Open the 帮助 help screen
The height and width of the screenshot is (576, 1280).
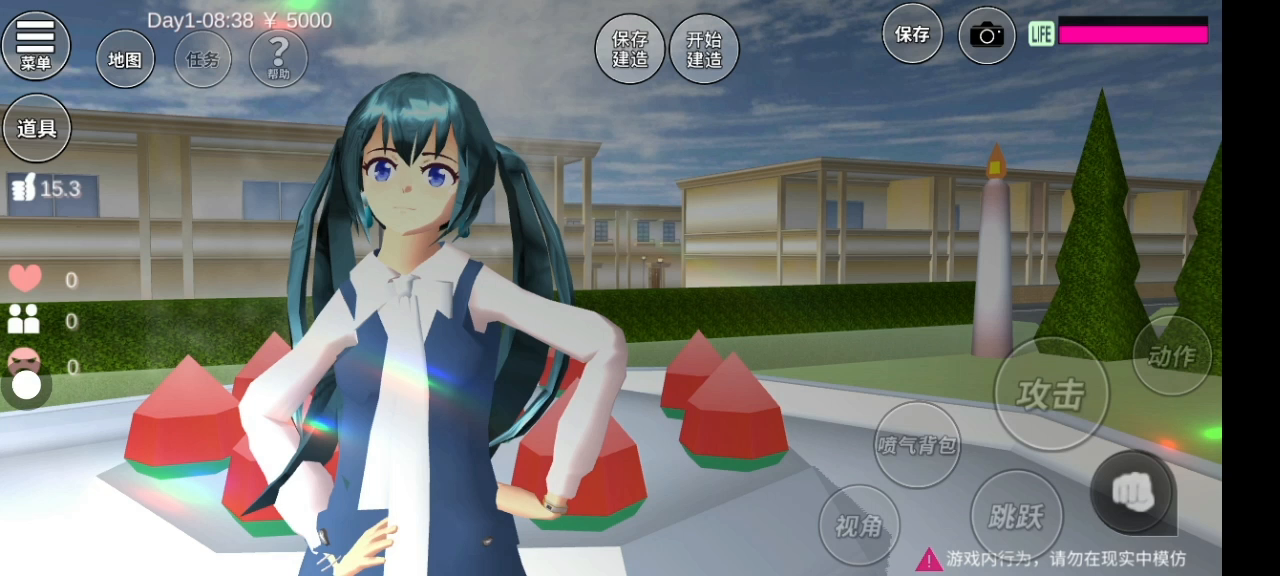[x=278, y=58]
